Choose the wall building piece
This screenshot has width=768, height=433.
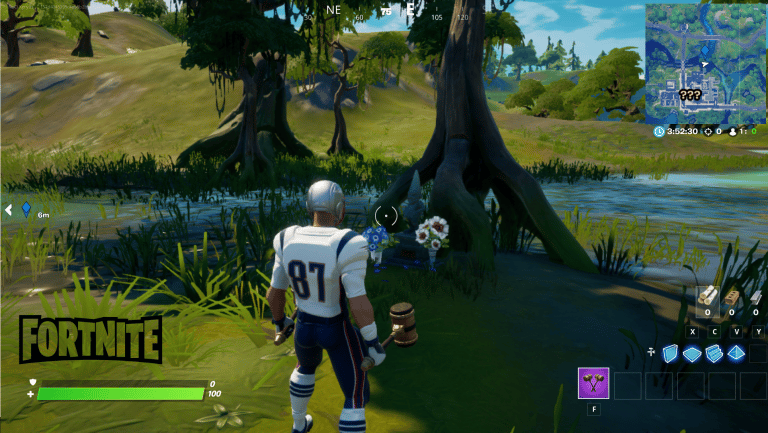pyautogui.click(x=670, y=352)
